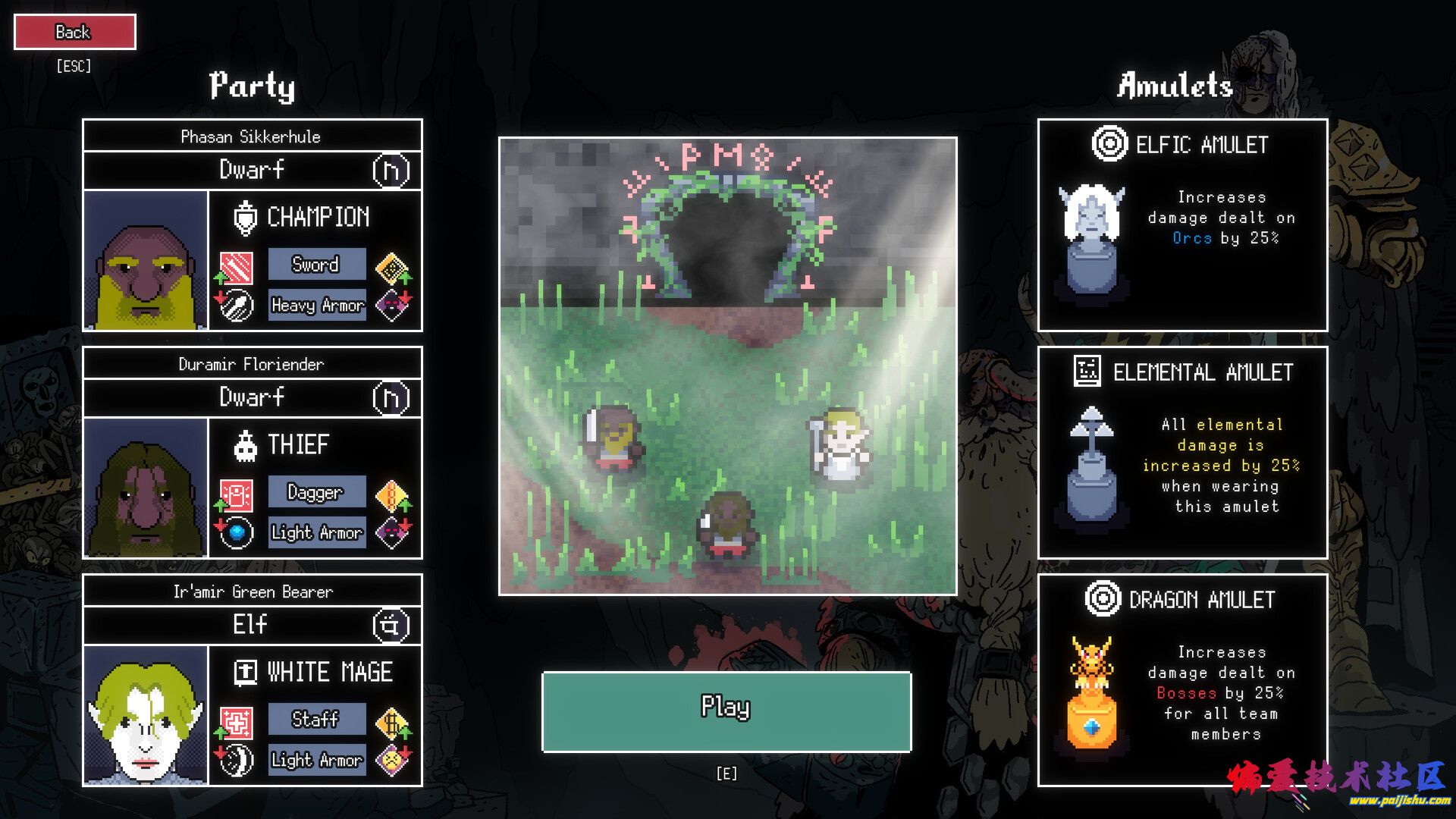Viewport: 1456px width, 819px height.
Task: Click the Back button
Action: [x=74, y=32]
